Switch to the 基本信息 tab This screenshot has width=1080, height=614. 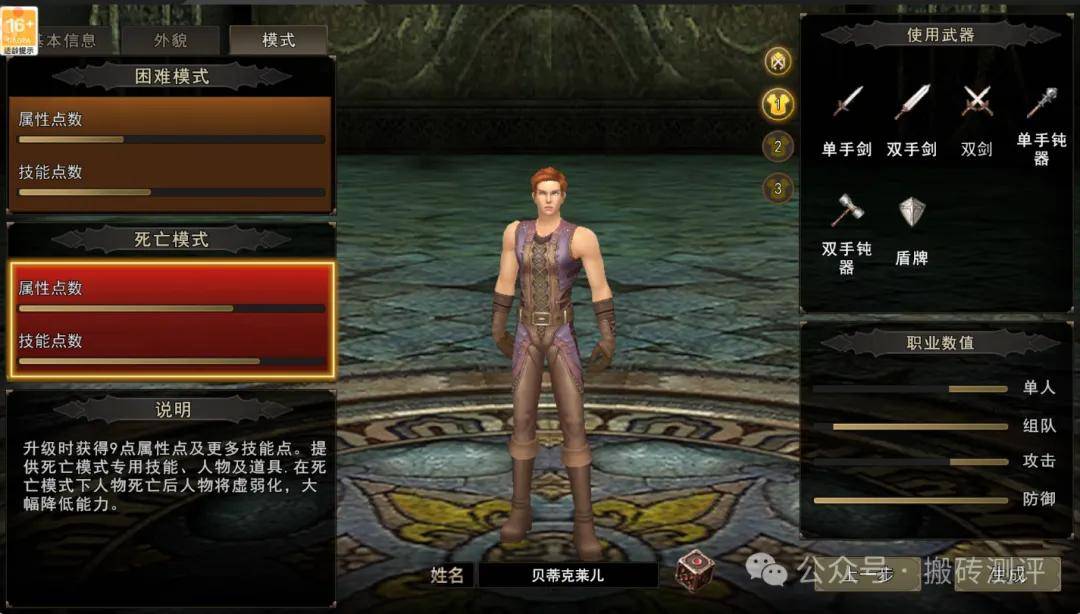click(68, 40)
